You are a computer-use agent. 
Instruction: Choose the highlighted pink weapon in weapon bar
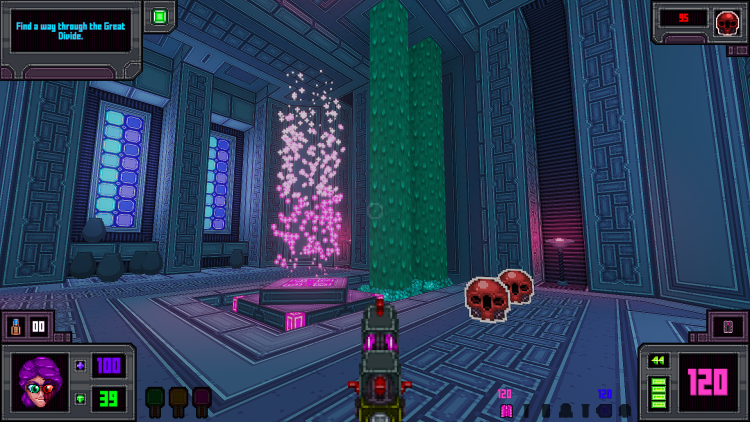506,410
